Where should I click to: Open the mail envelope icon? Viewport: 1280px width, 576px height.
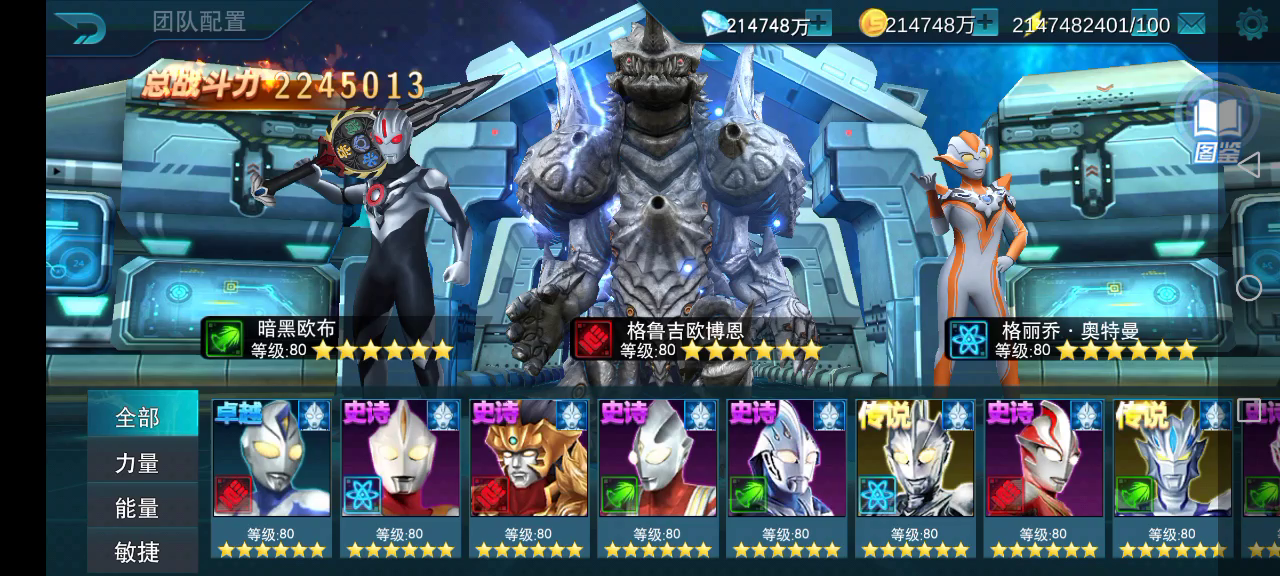pos(1191,23)
